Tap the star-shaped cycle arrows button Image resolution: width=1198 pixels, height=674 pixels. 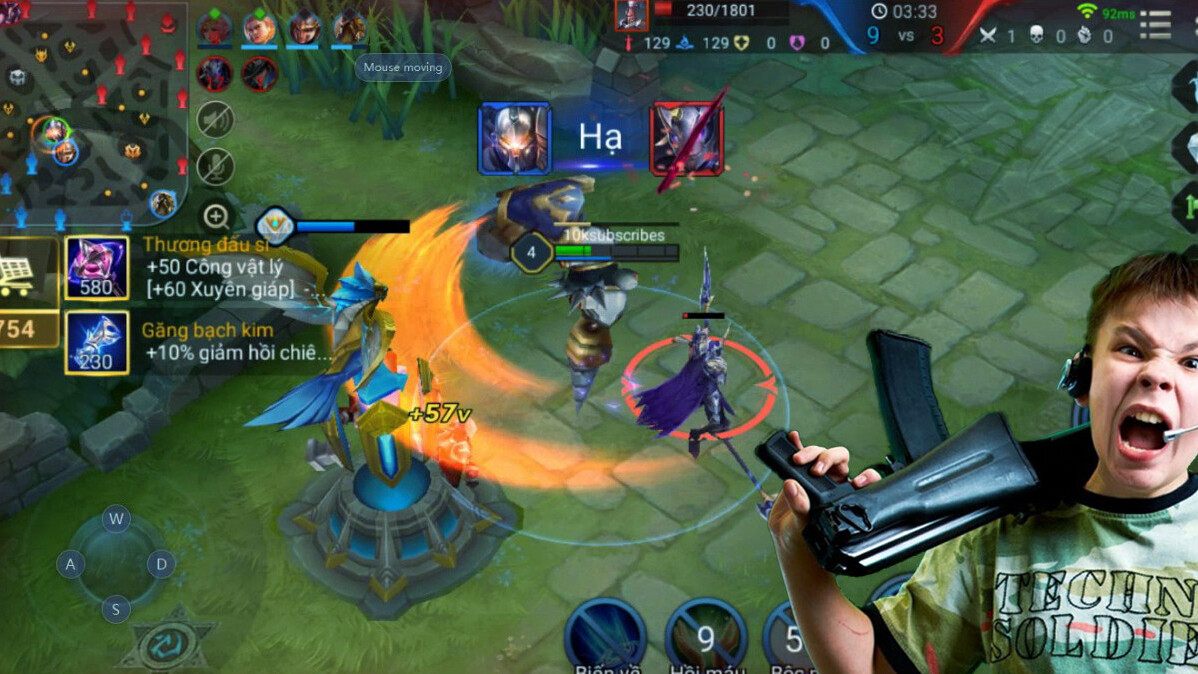coord(167,646)
